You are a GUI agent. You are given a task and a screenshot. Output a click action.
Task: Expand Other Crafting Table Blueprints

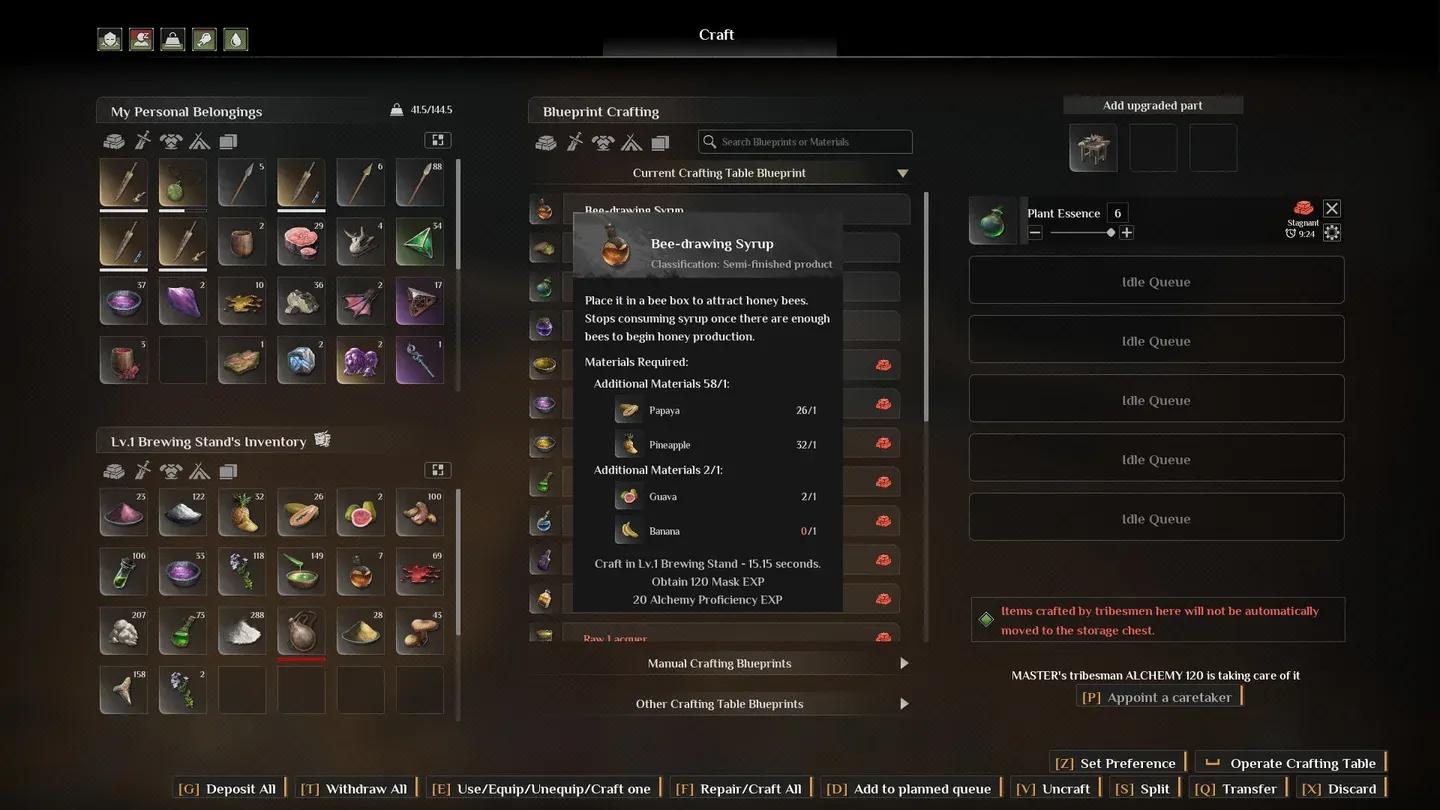719,704
